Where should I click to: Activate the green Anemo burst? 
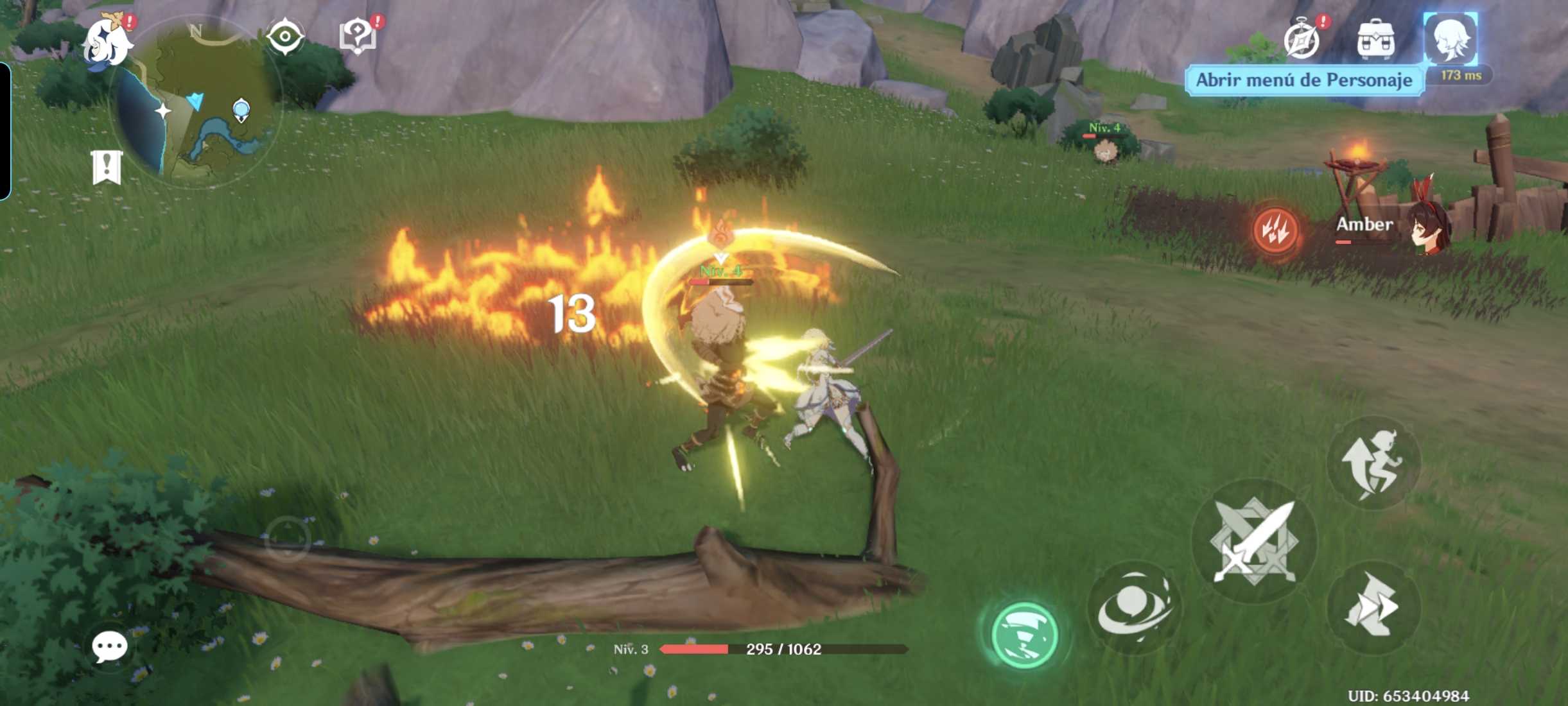tap(1024, 635)
